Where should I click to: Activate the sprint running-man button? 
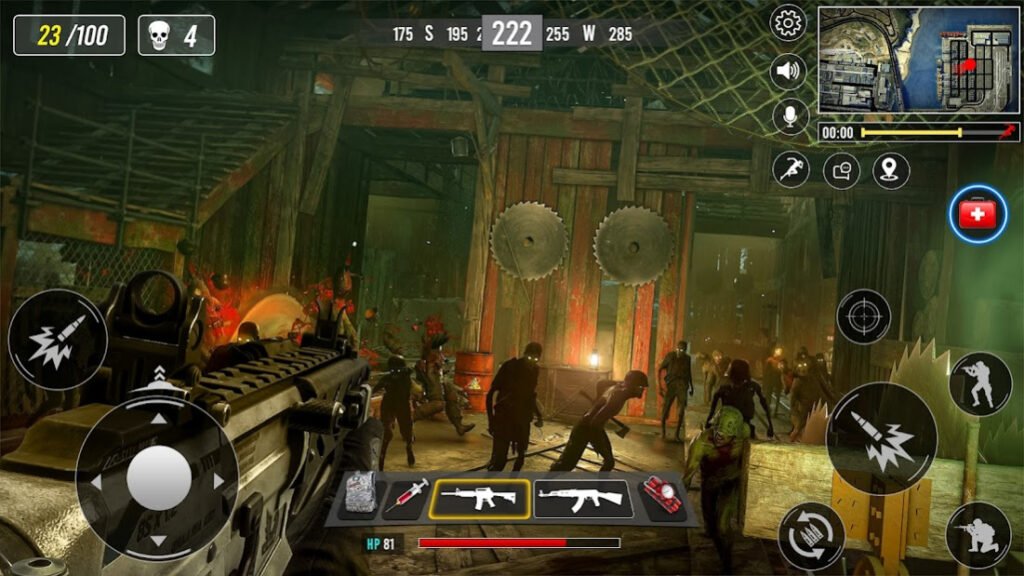point(790,170)
